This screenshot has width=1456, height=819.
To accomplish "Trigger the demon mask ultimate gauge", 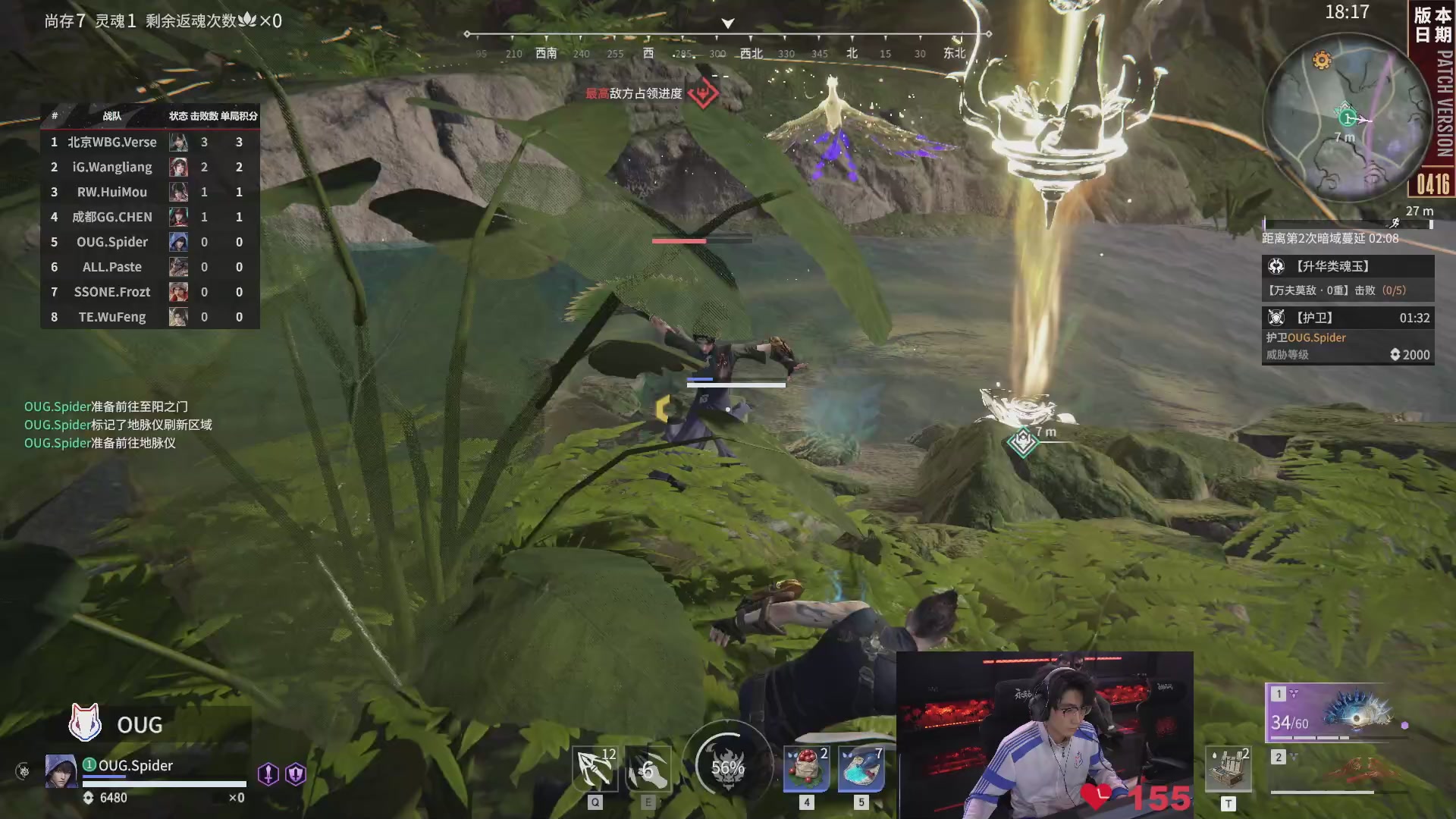I will click(727, 767).
